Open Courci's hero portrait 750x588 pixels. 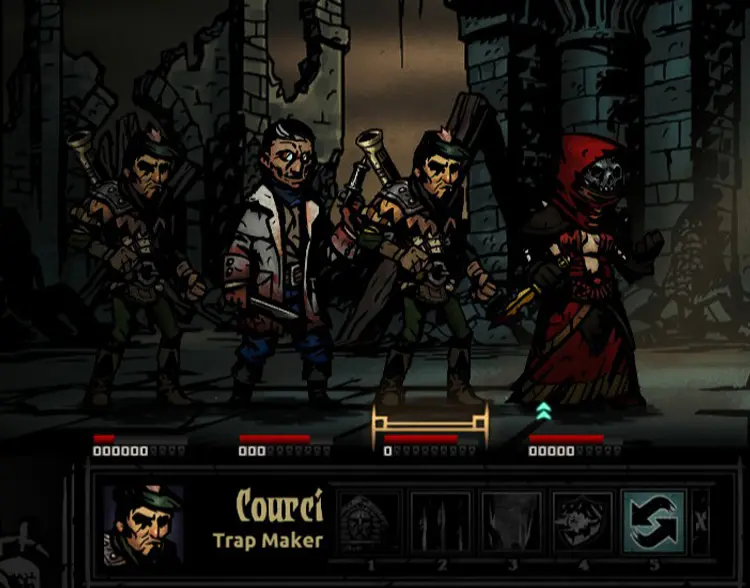pyautogui.click(x=144, y=525)
